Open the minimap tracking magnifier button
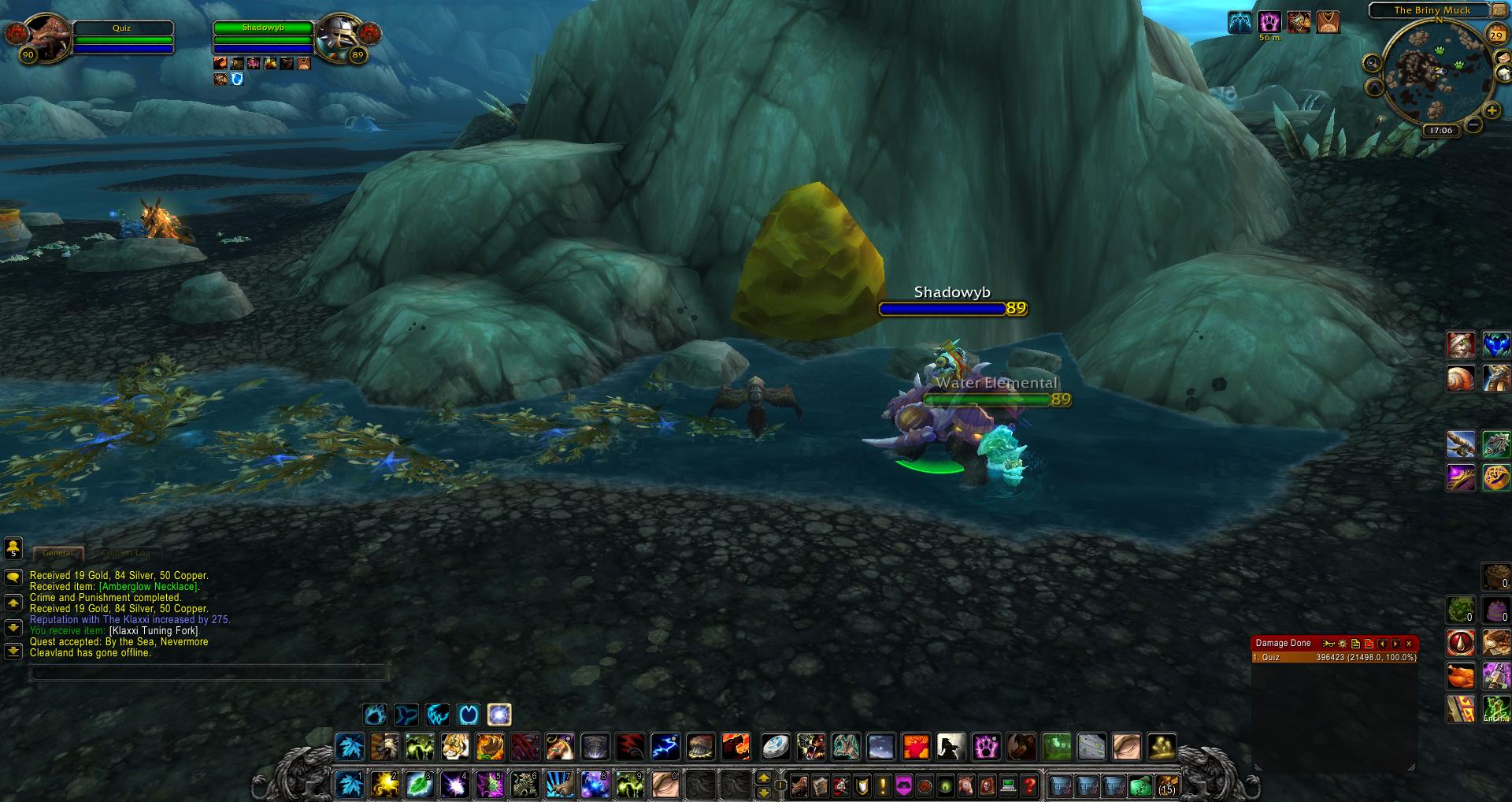The width and height of the screenshot is (1512, 802). tap(1373, 63)
